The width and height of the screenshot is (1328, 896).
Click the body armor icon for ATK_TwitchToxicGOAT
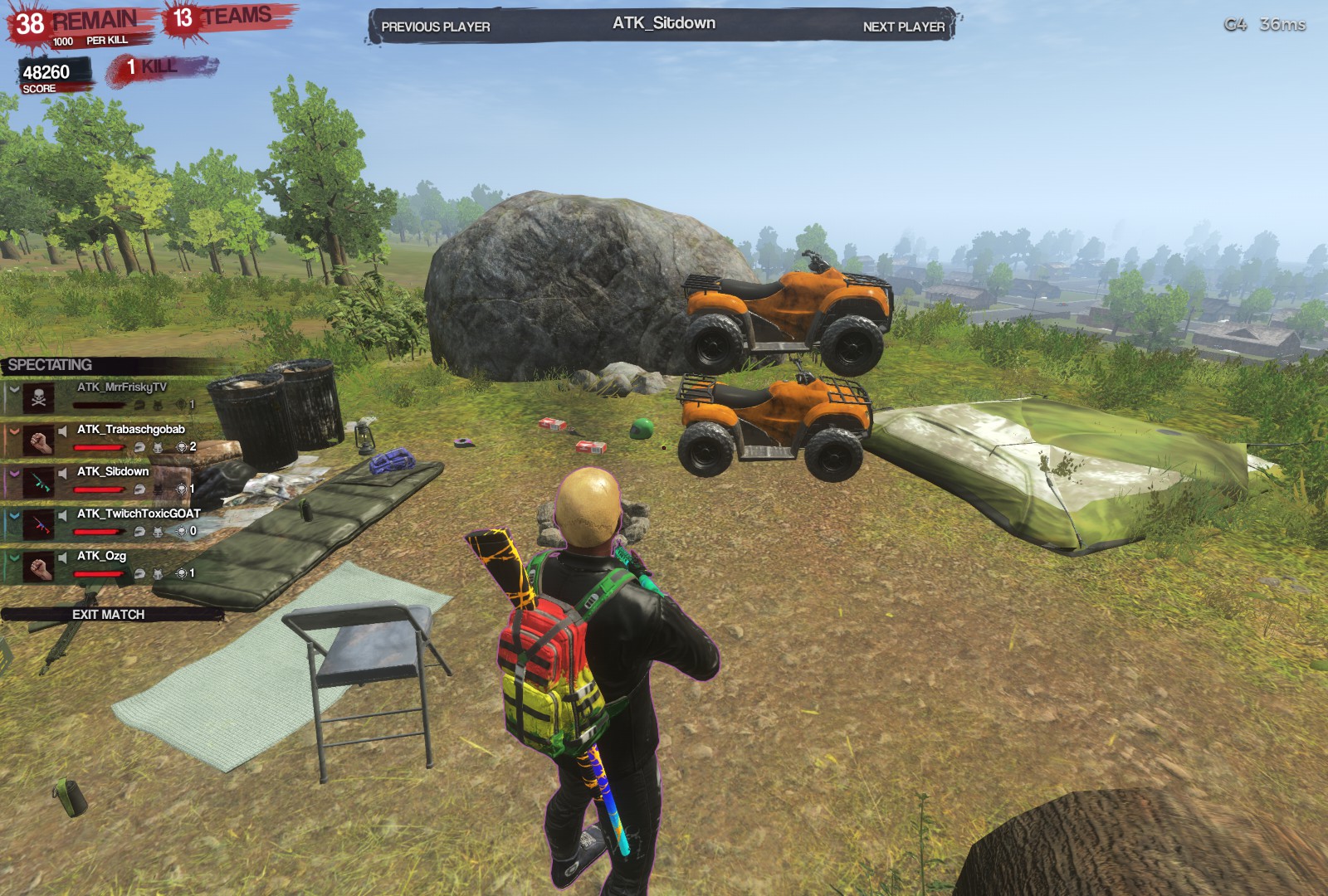[x=157, y=532]
